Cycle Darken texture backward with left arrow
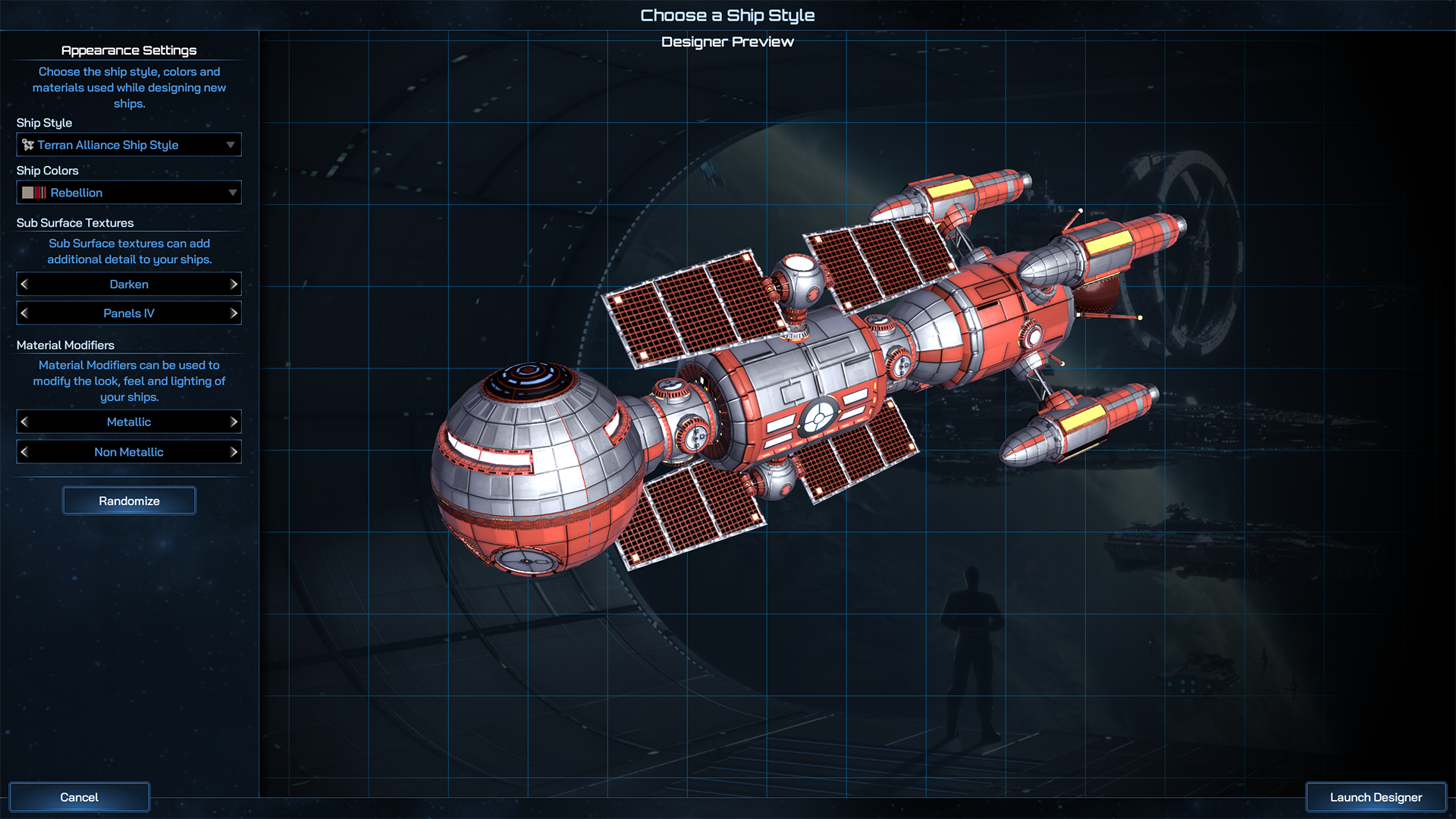 tap(24, 284)
